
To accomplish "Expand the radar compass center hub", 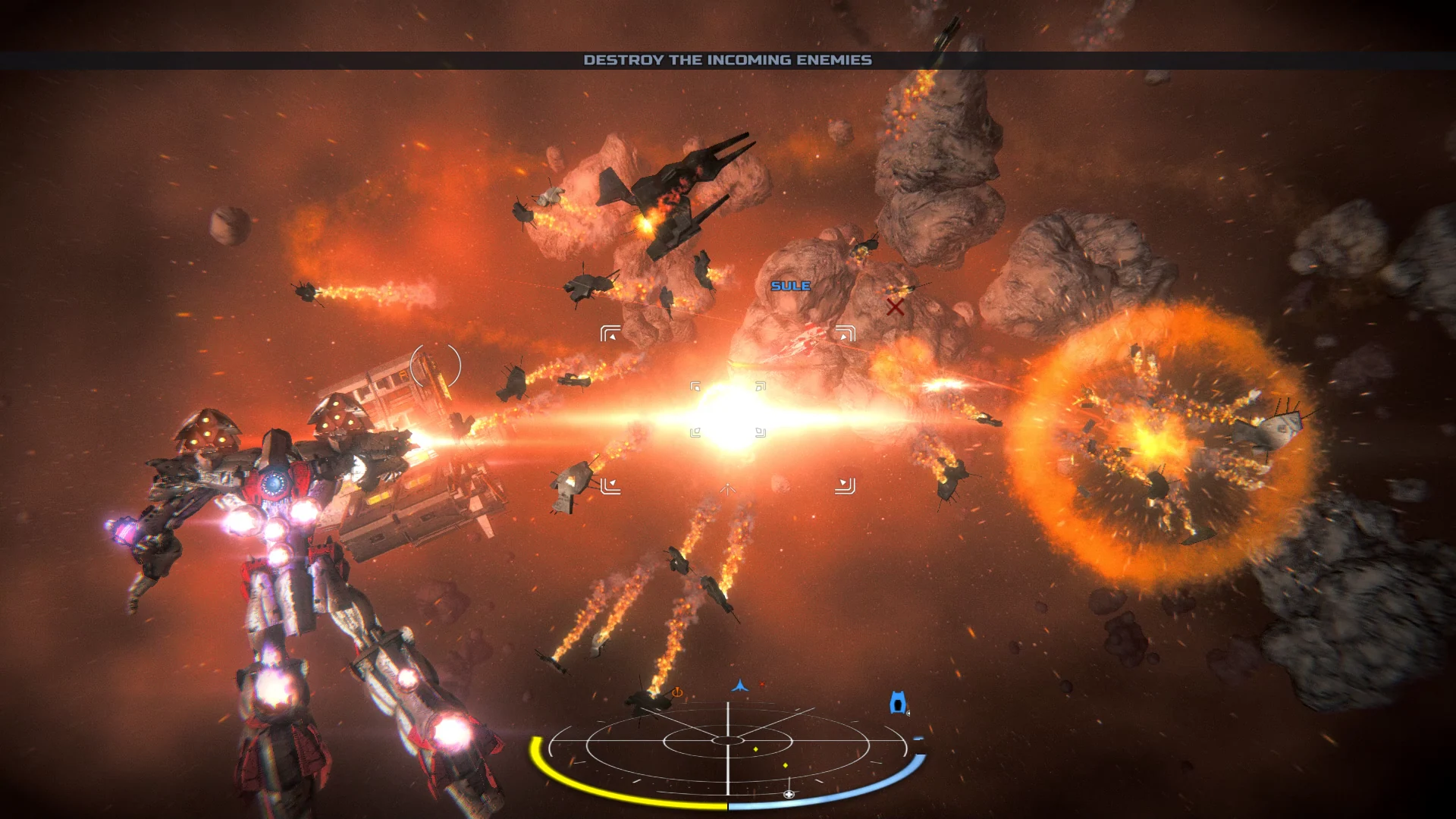I will (x=729, y=739).
